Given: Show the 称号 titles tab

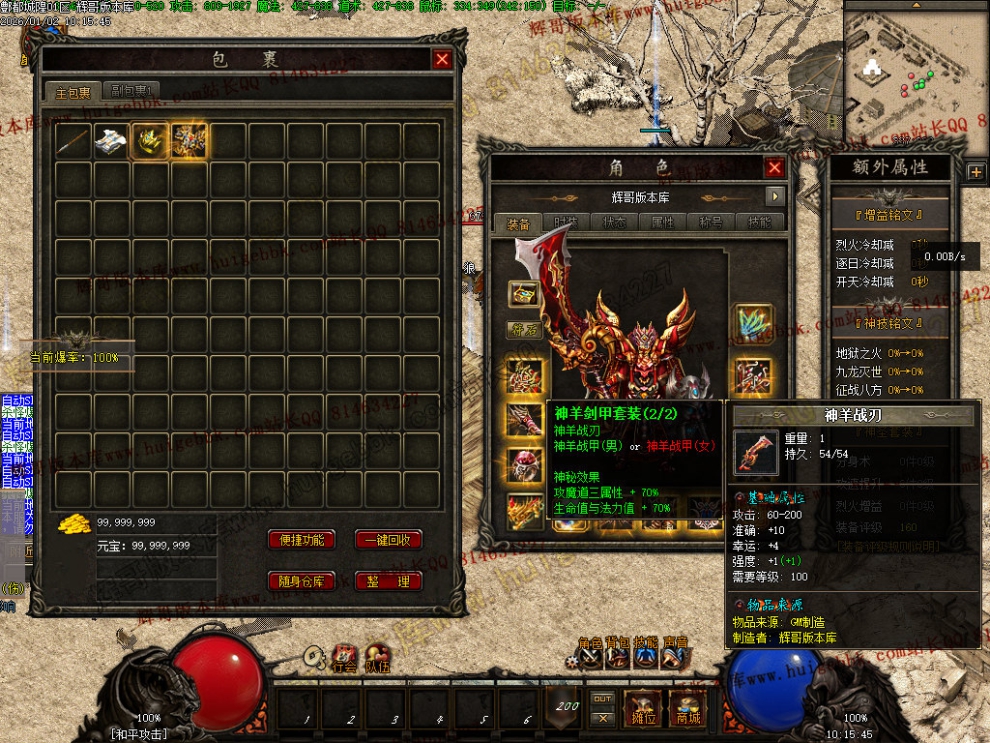Looking at the screenshot, I should (711, 222).
